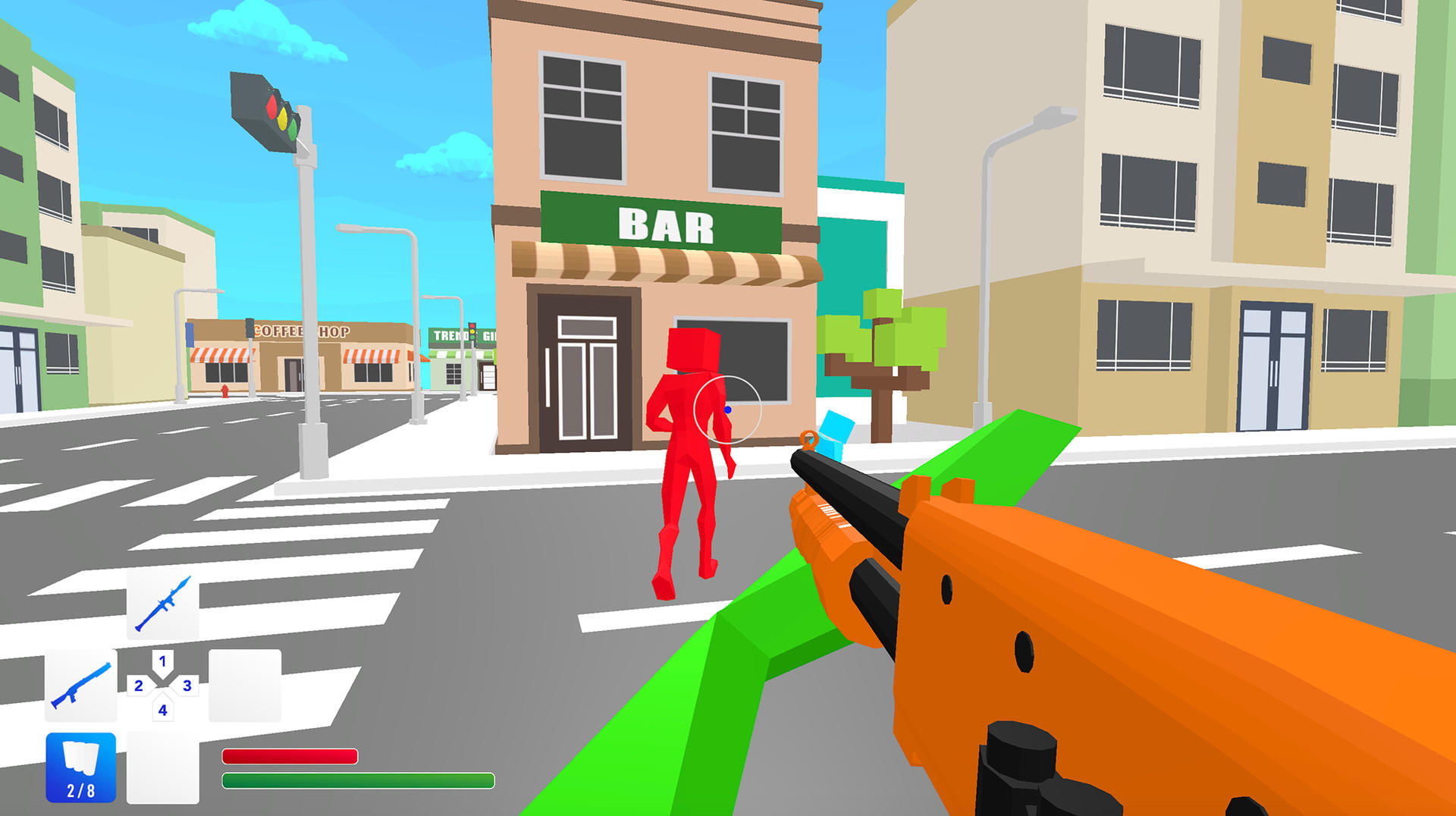Click weapon slot number 2 indicator
The image size is (1456, 816).
(x=139, y=686)
